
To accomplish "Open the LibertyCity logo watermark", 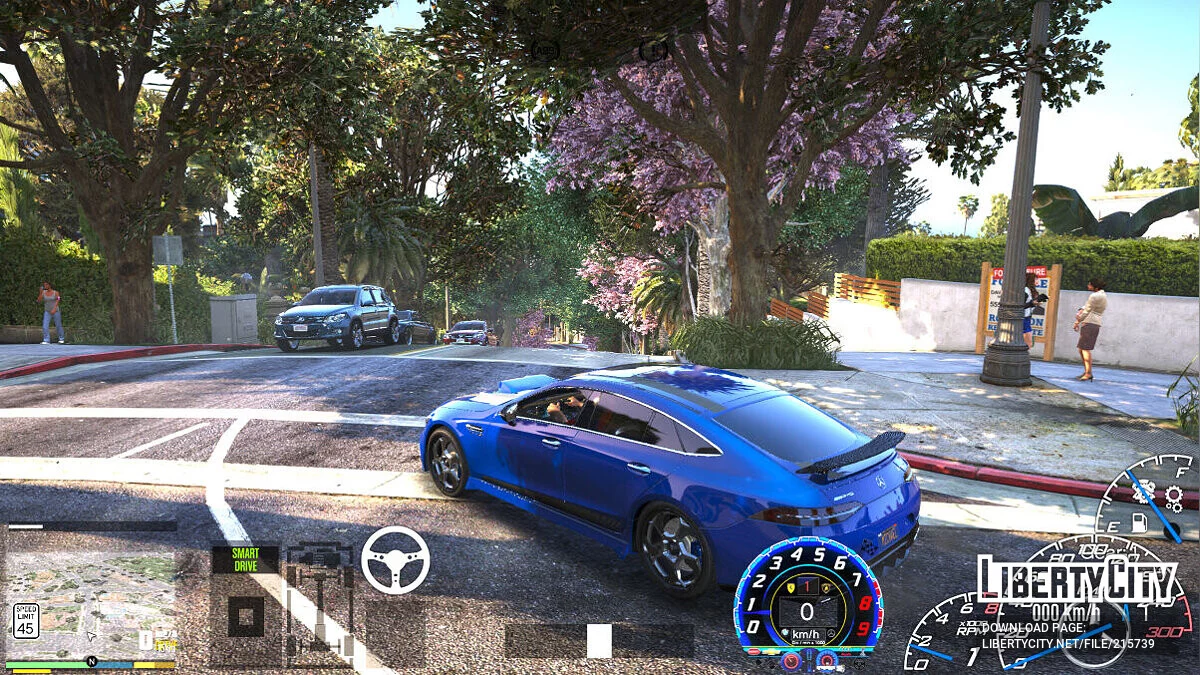I will tap(1080, 579).
